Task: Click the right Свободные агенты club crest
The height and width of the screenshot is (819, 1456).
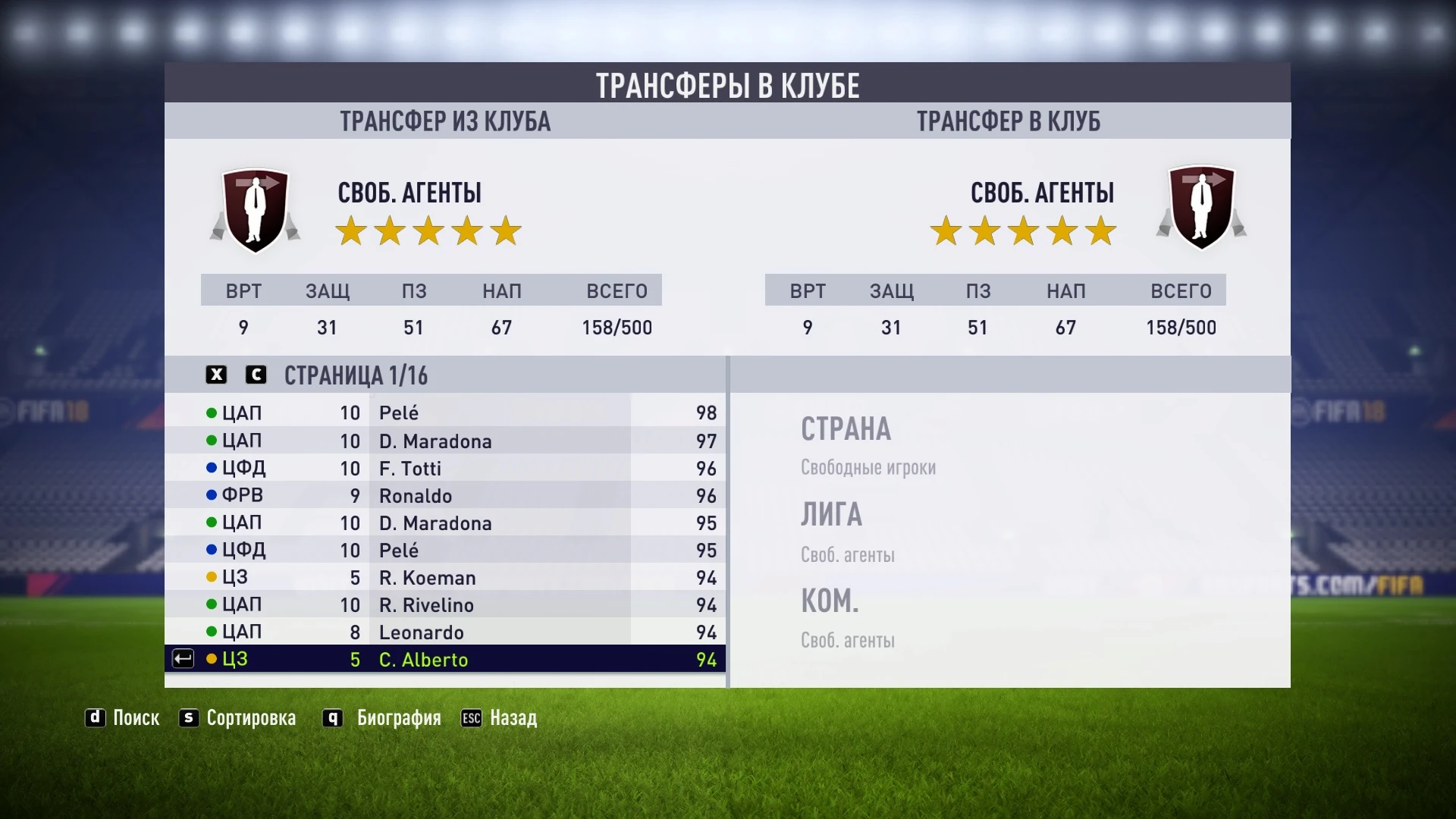Action: (x=1201, y=209)
